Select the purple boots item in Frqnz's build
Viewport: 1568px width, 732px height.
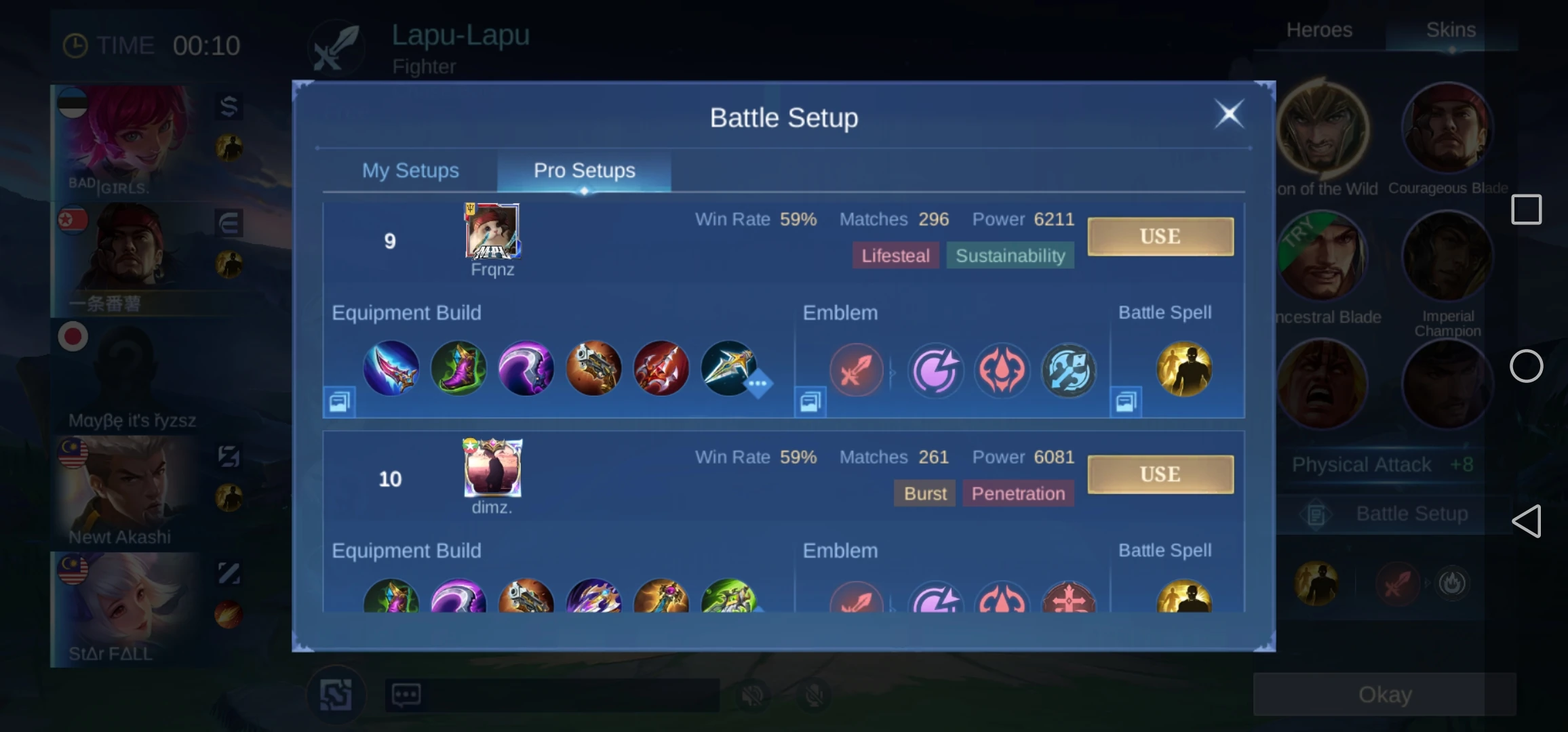click(458, 368)
